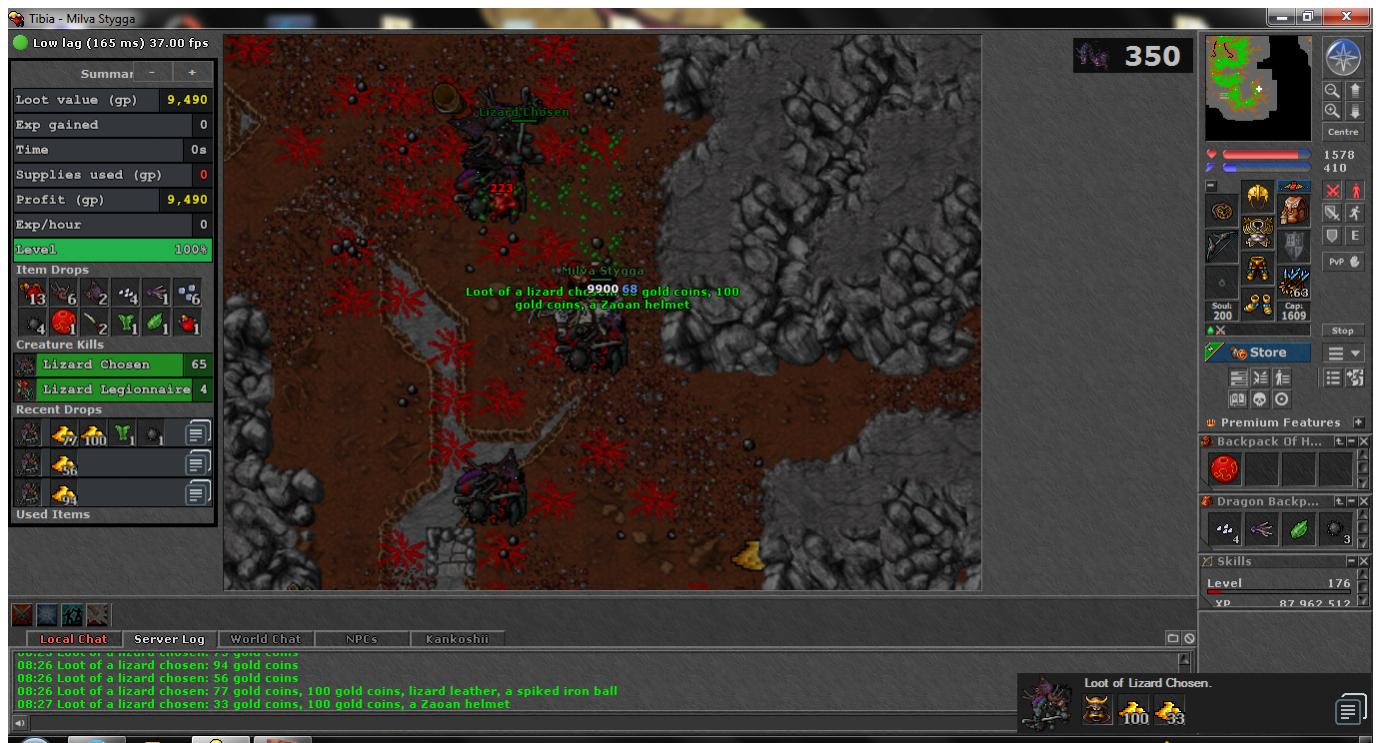Click the compass rose
The width and height of the screenshot is (1381, 743).
point(1342,59)
